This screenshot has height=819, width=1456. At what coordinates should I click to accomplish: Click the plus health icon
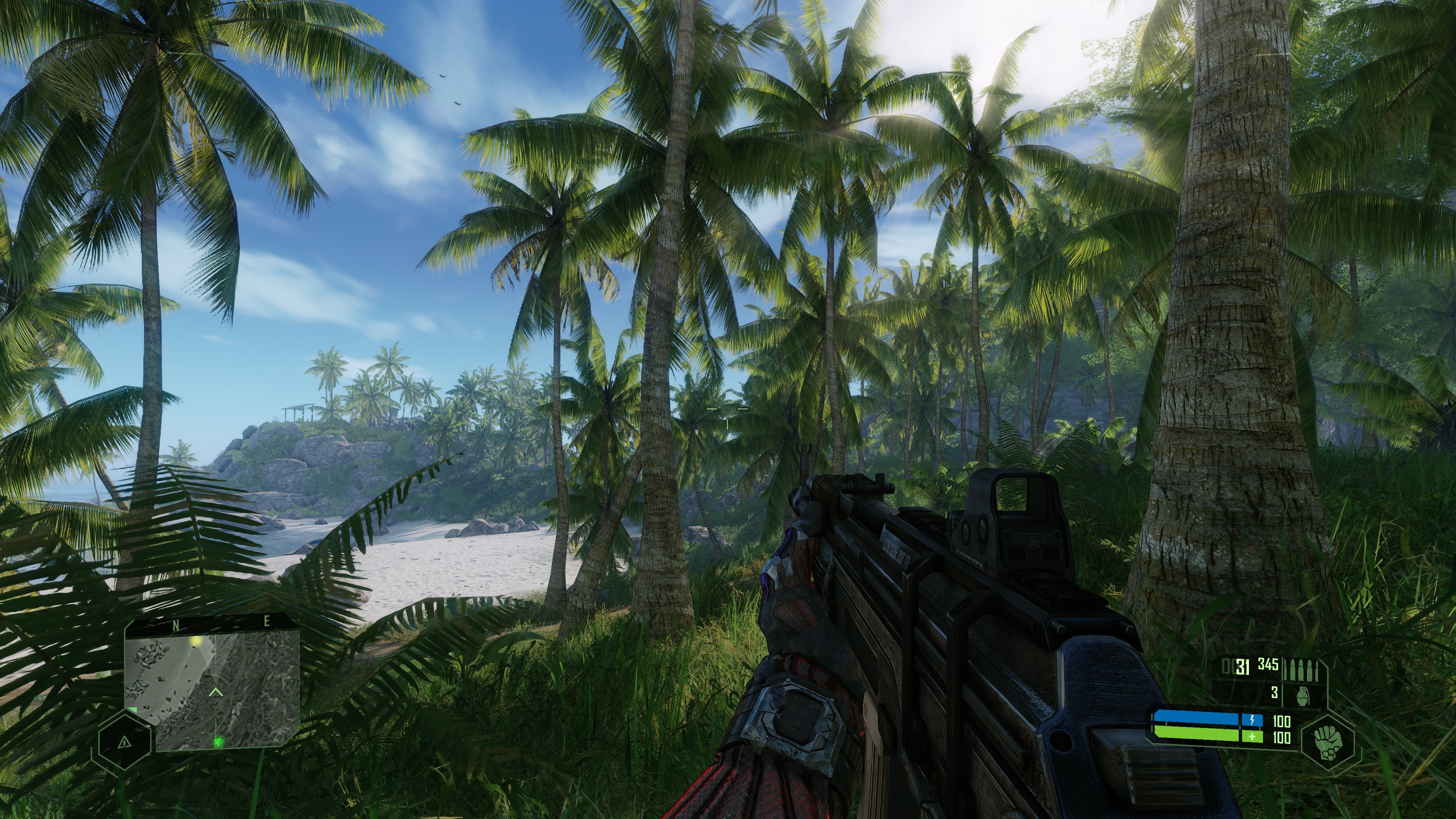(1252, 739)
